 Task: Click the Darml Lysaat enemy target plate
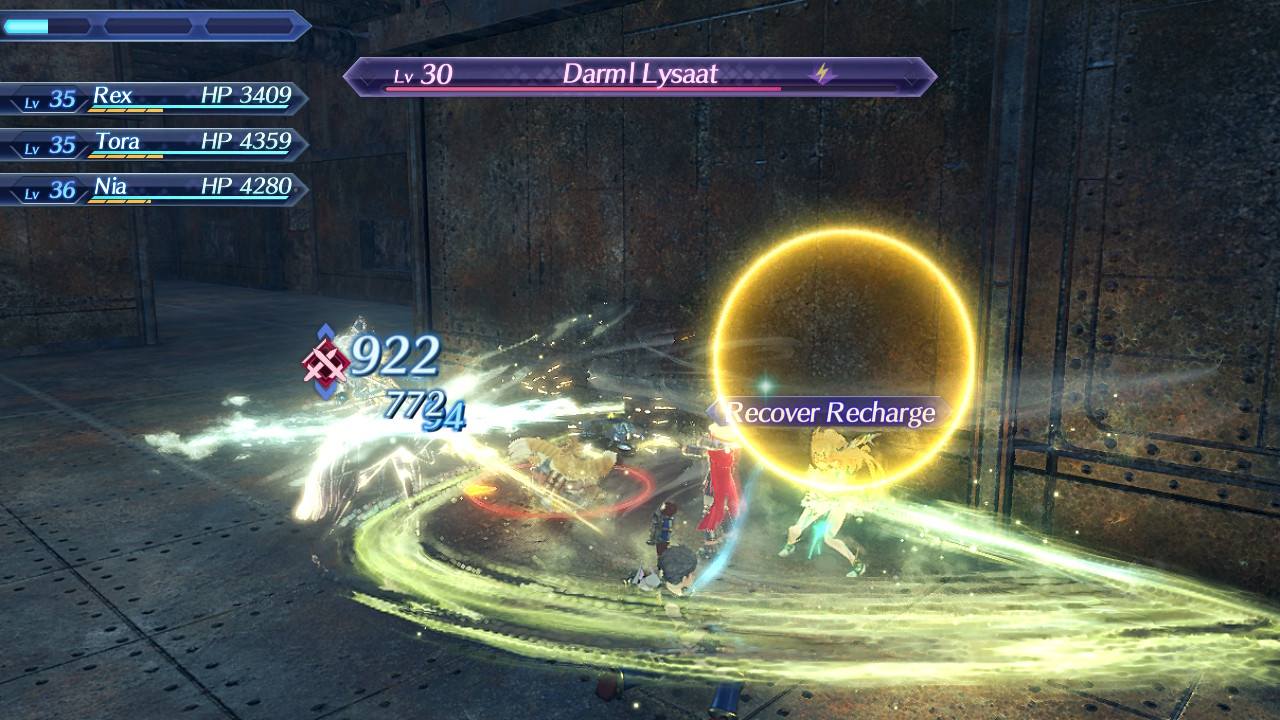tap(639, 76)
